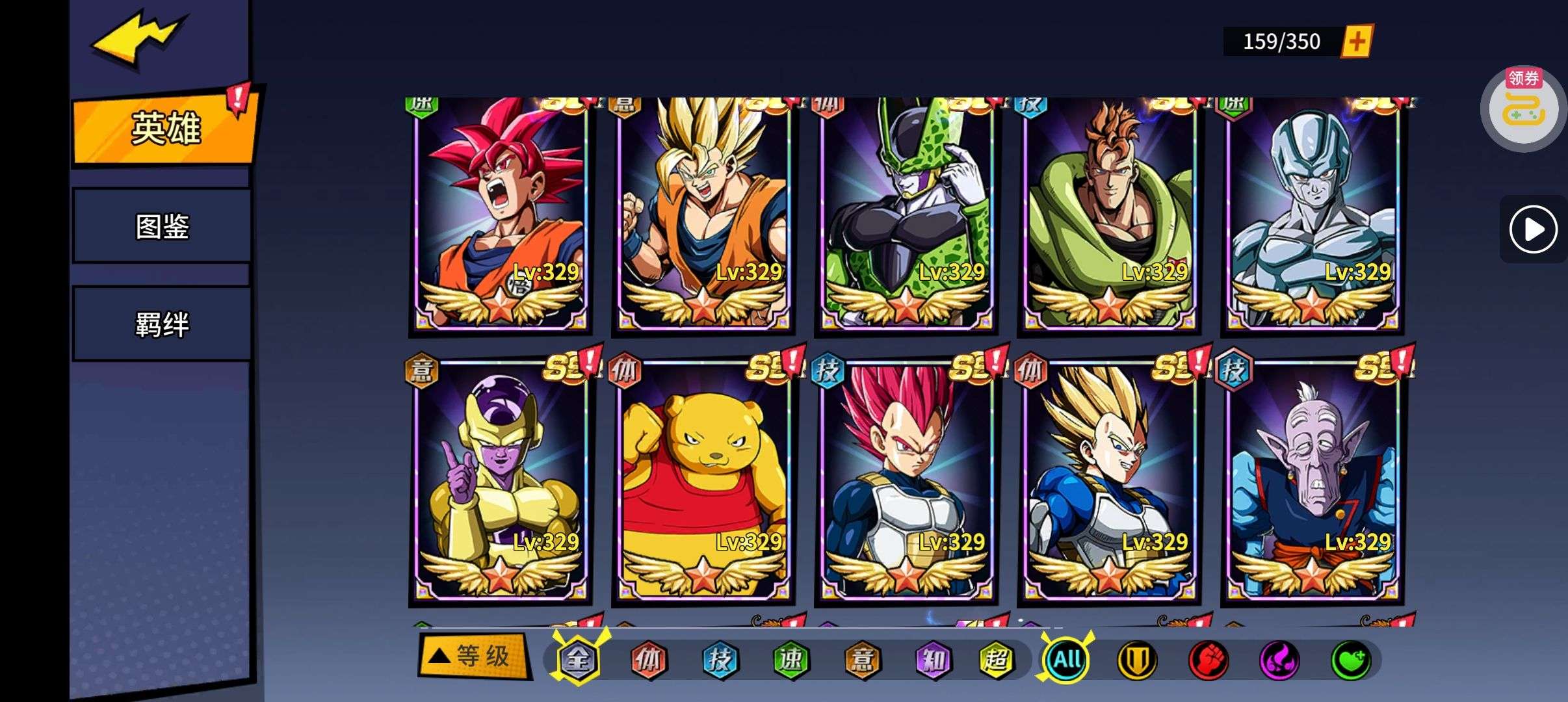Filter heroes by 体 attribute

[x=648, y=660]
